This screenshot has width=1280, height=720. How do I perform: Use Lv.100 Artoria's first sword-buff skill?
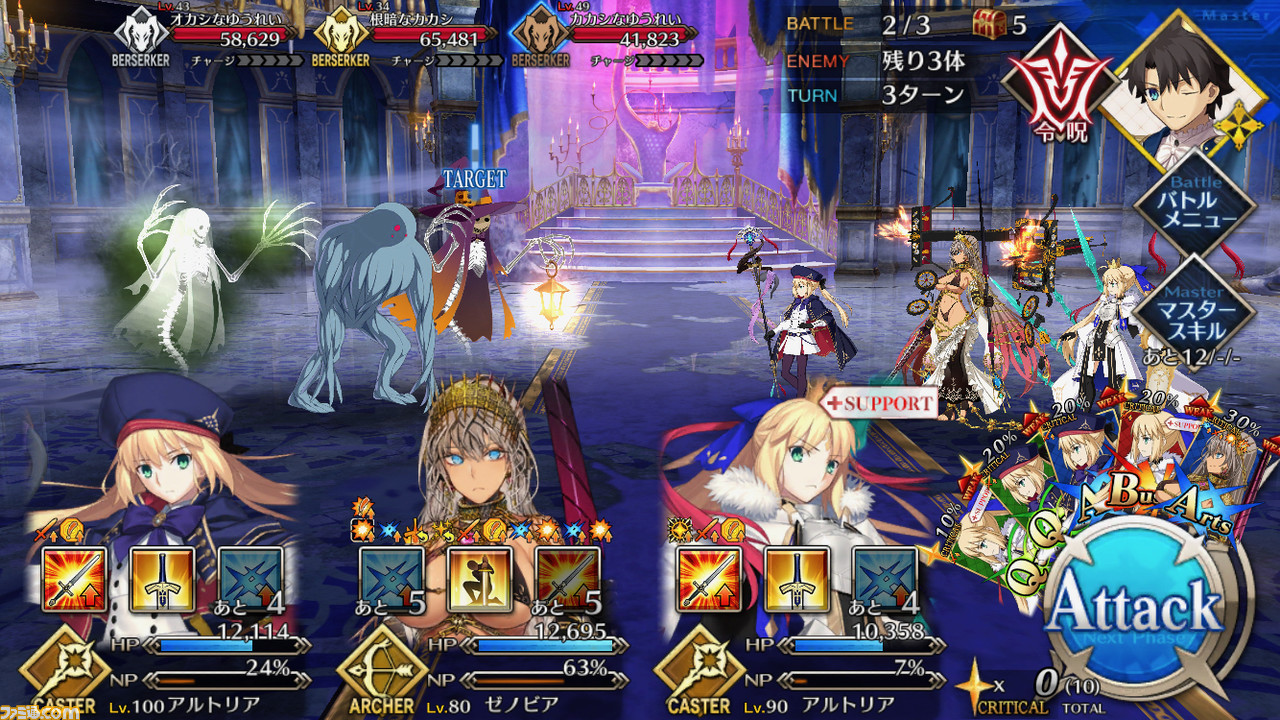point(75,580)
